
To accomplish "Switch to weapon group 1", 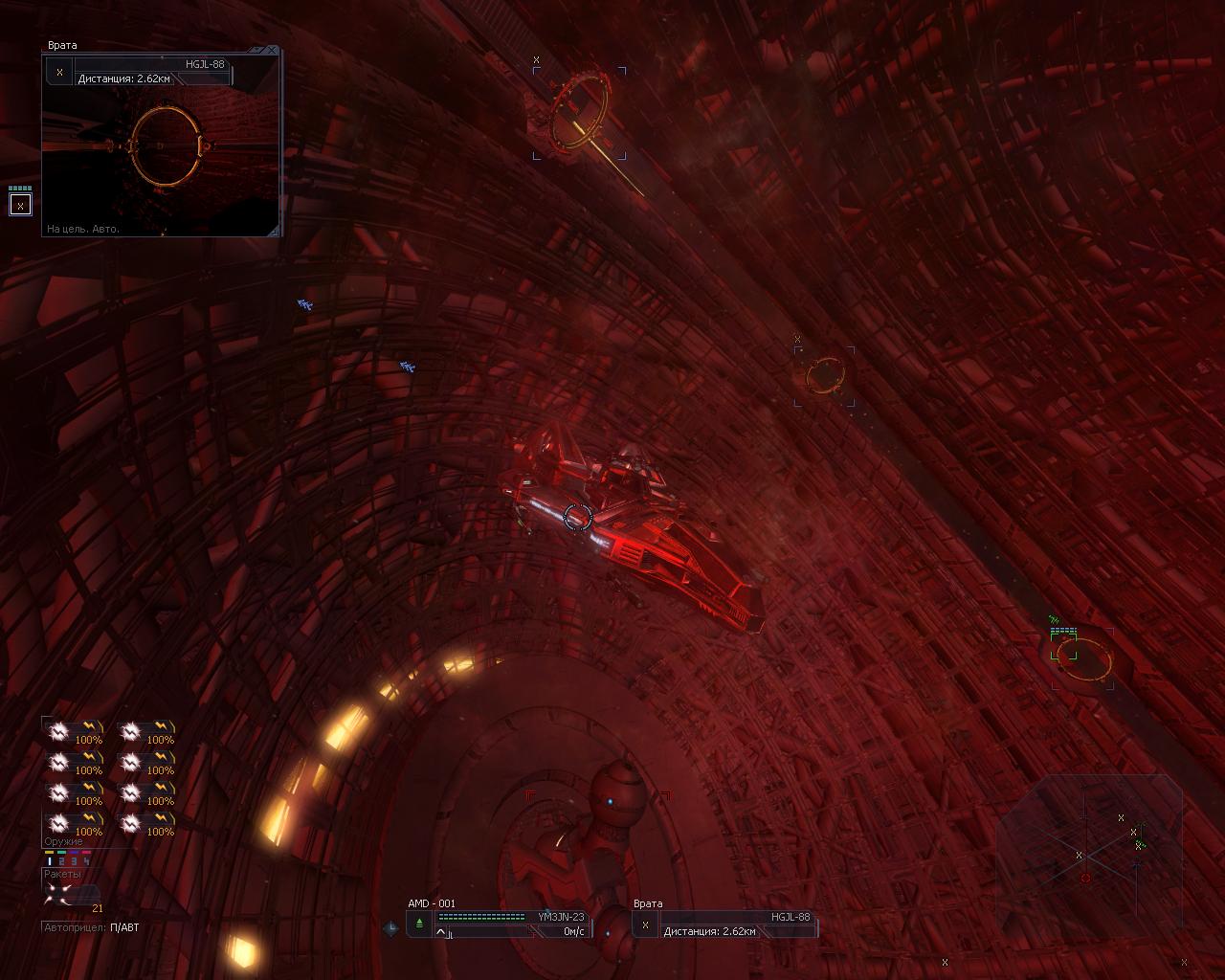I will pos(50,860).
